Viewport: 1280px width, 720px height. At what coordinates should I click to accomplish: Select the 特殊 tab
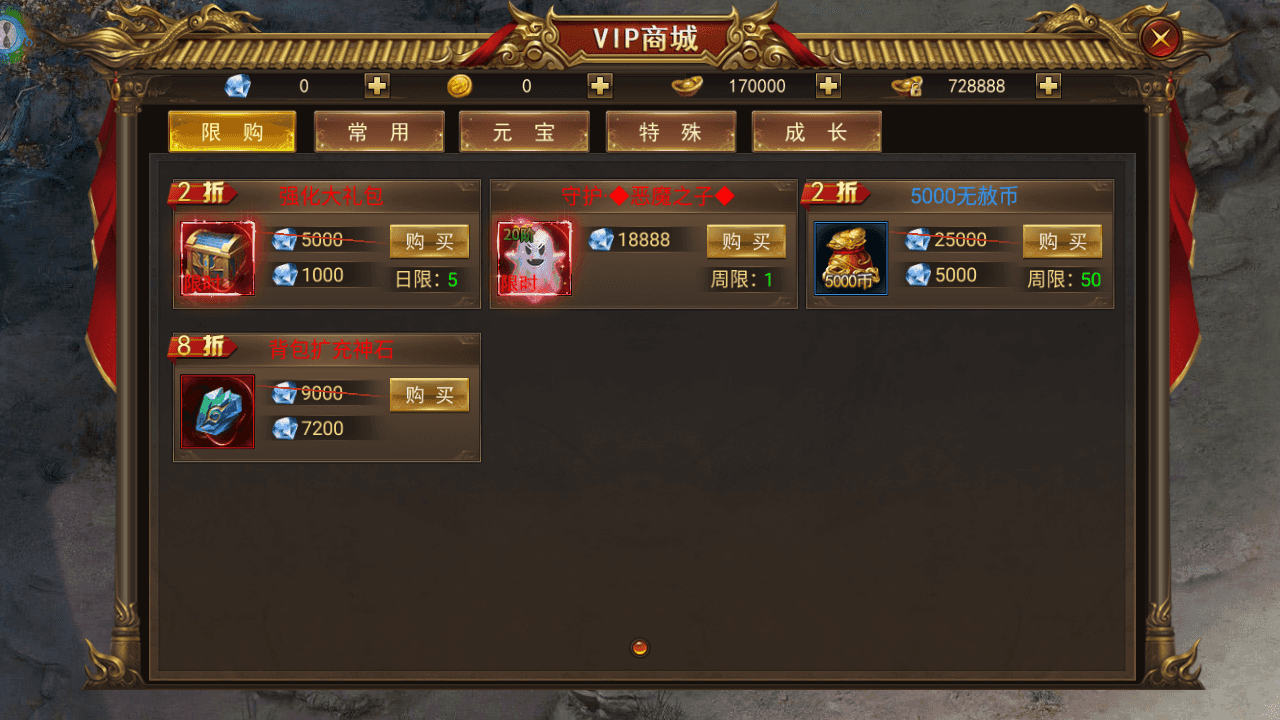[x=671, y=131]
